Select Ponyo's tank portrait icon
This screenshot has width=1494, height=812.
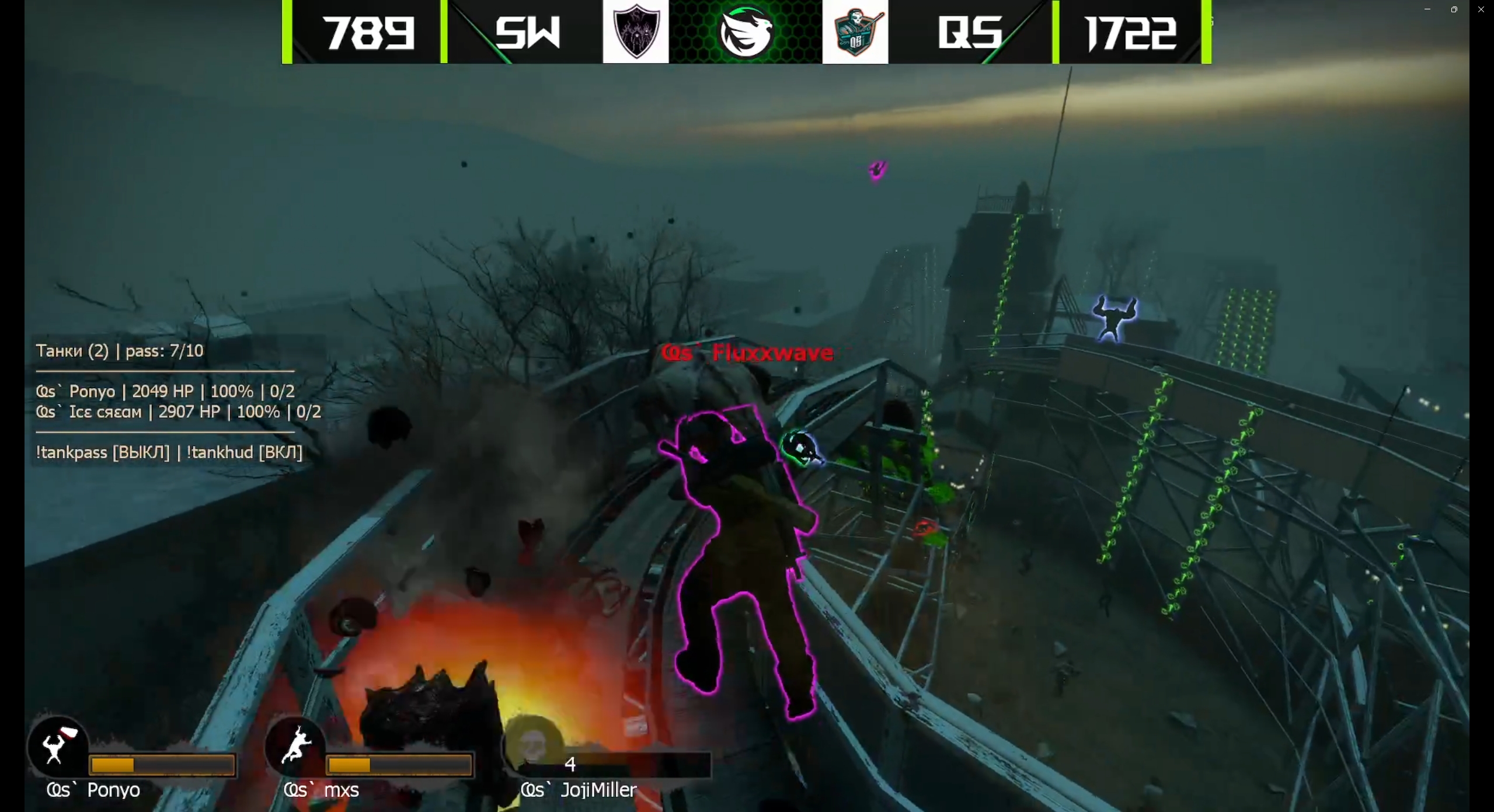58,745
